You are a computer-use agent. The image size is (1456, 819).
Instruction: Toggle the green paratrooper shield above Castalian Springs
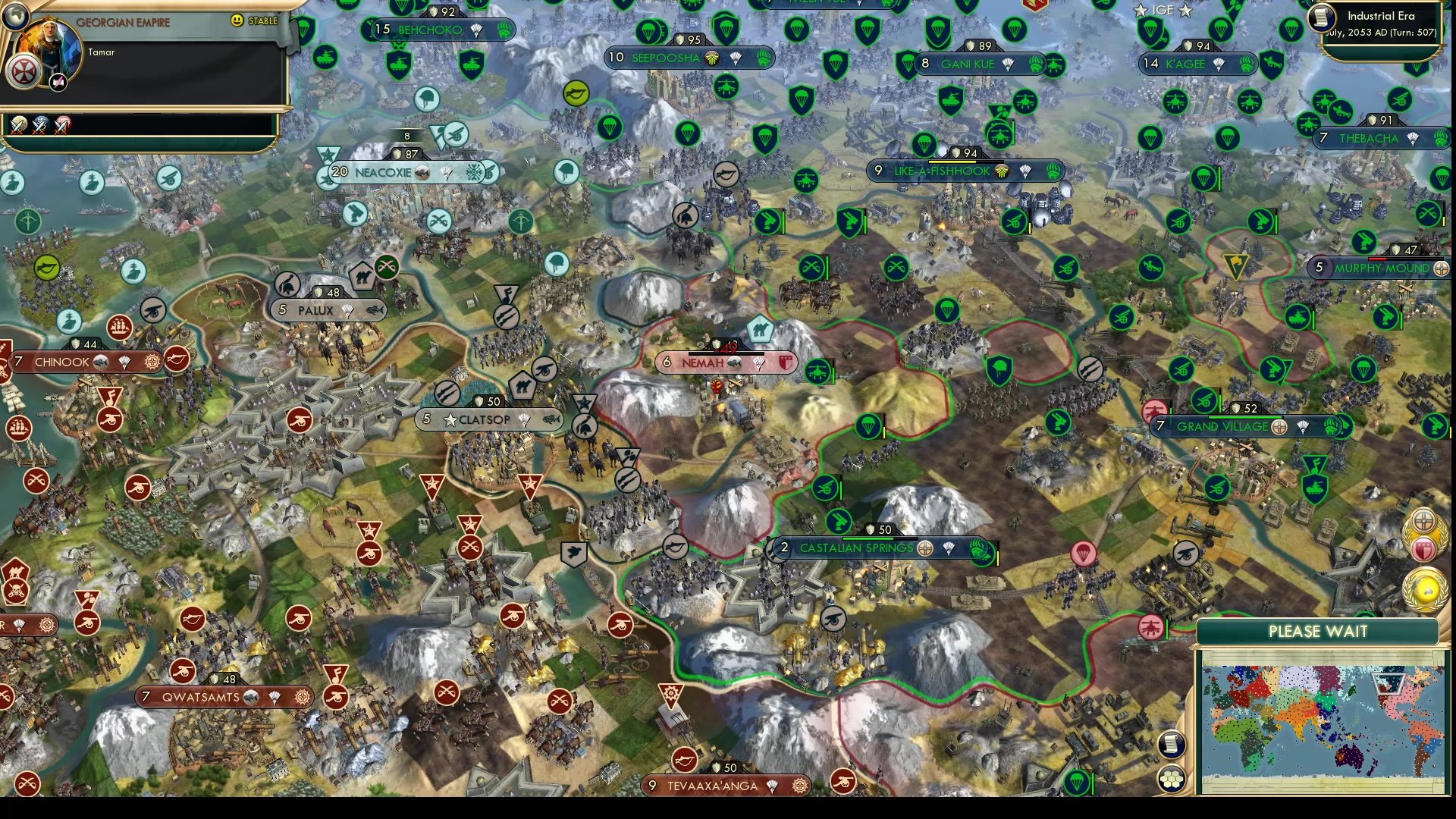point(869,427)
